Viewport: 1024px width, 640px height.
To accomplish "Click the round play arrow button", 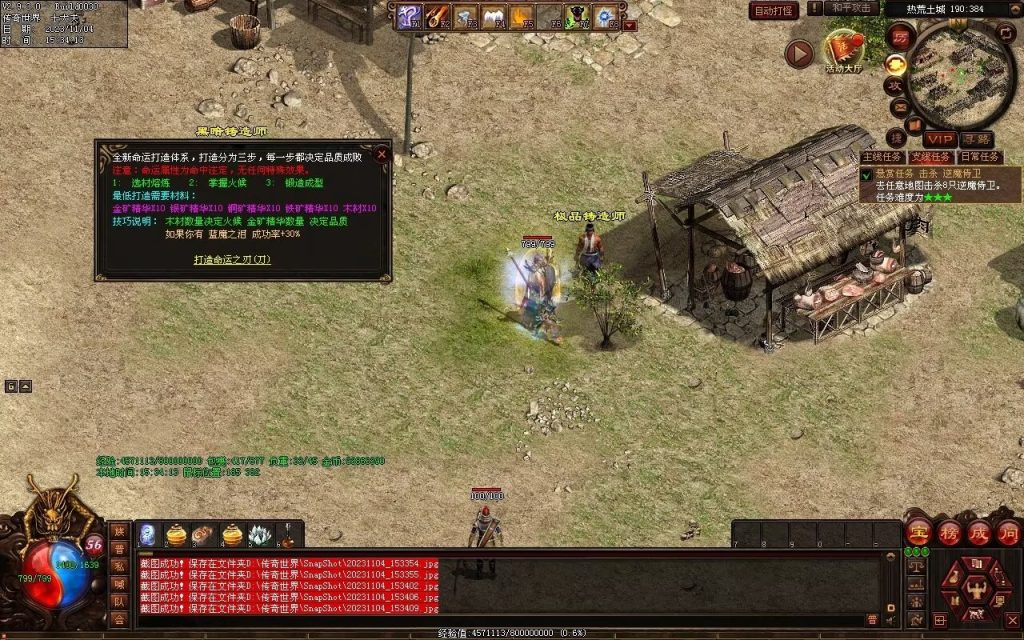I will (798, 54).
